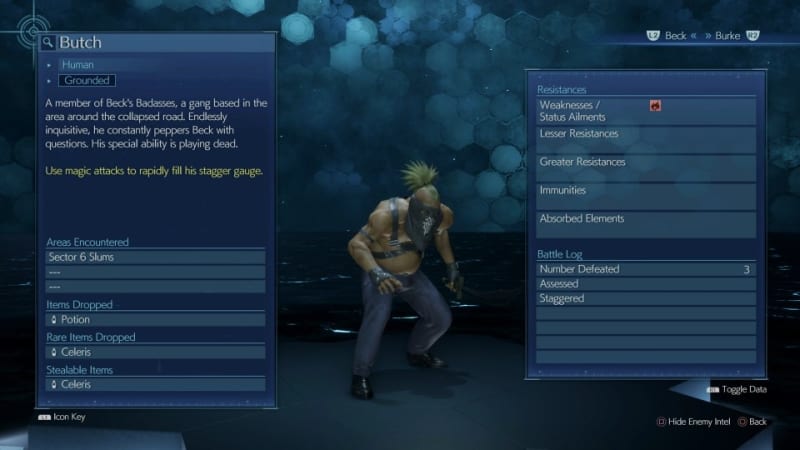This screenshot has height=450, width=800.
Task: Select the Greater Resistances row
Action: tap(645, 167)
